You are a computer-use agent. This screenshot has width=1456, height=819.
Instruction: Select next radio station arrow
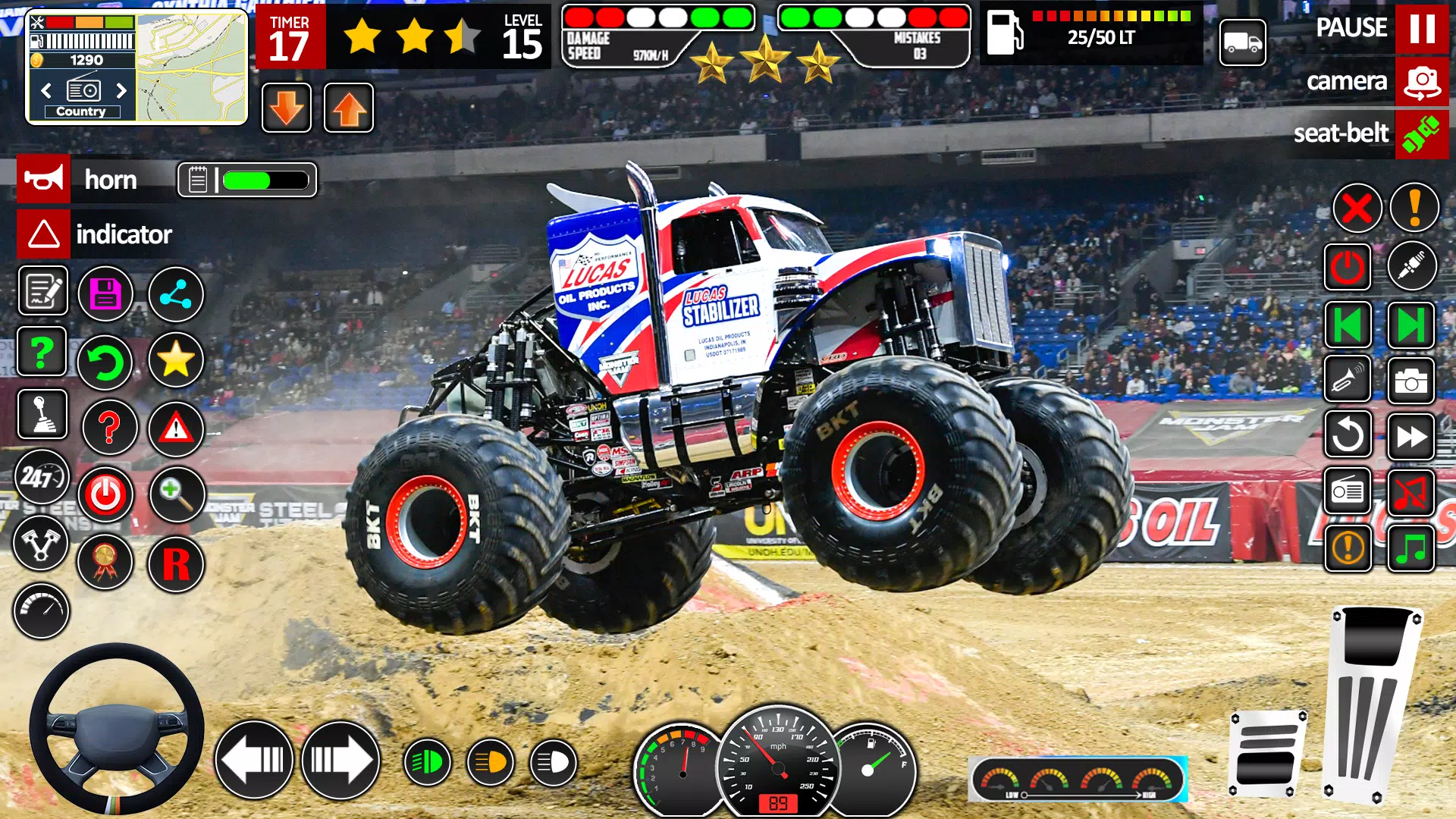121,91
